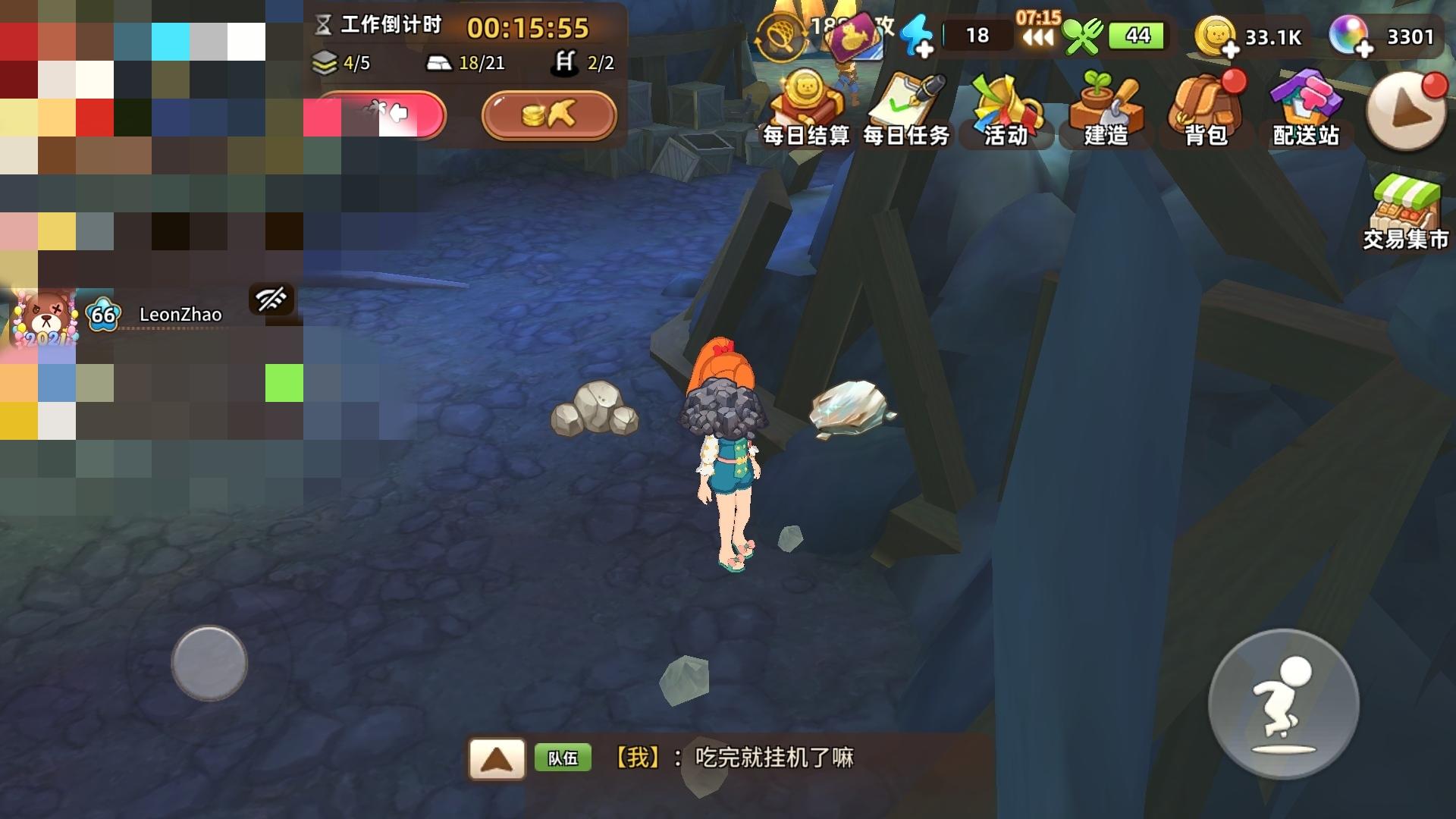Viewport: 1456px width, 819px height.
Task: Open the 活动 events panel
Action: (x=1006, y=106)
